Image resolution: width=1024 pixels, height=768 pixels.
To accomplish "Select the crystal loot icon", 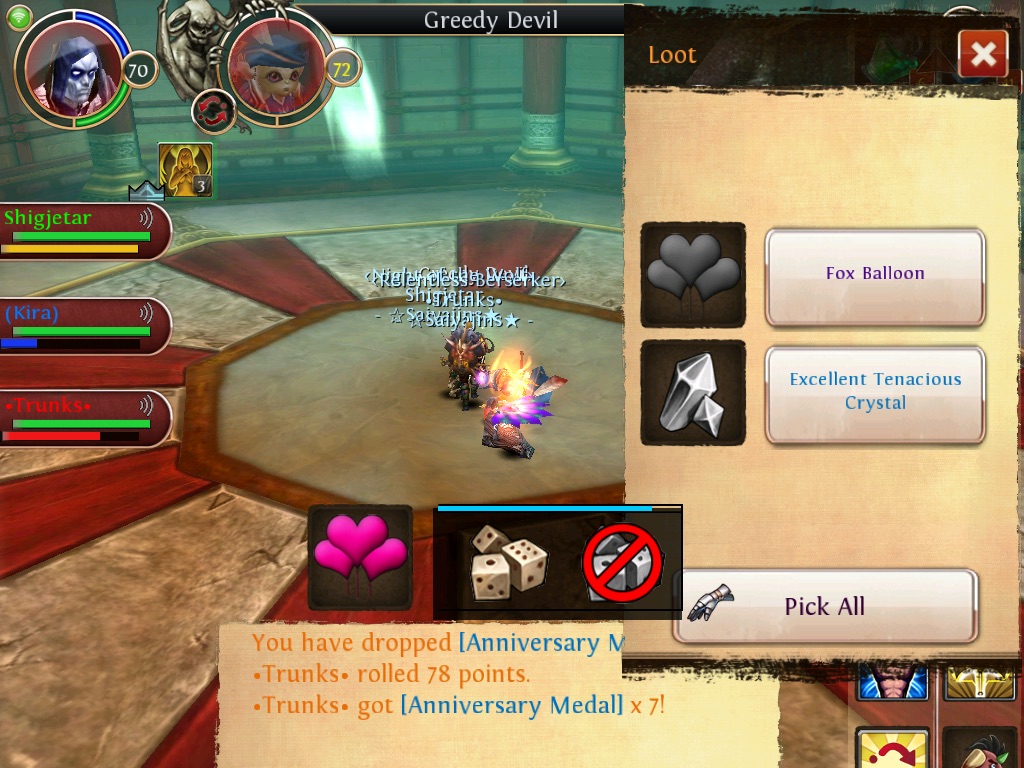I will click(693, 393).
